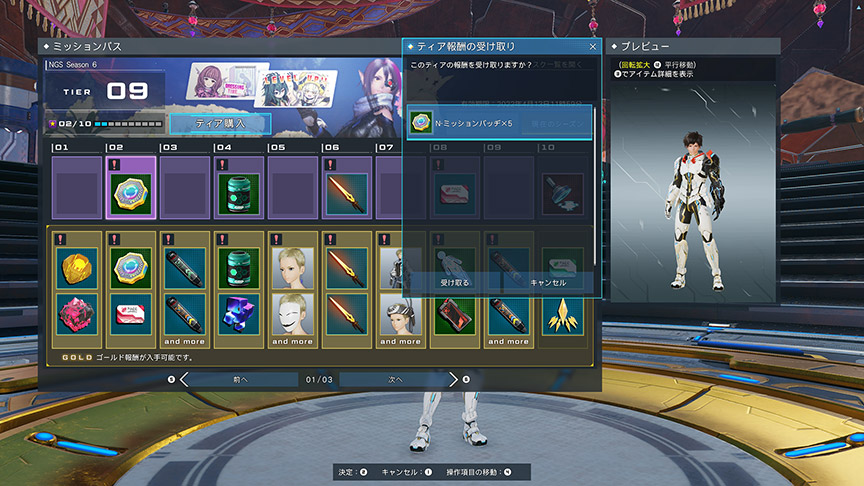Screen dimensions: 864x486
Task: Select the N-ミッションバッヂ×5 reward row
Action: (499, 123)
